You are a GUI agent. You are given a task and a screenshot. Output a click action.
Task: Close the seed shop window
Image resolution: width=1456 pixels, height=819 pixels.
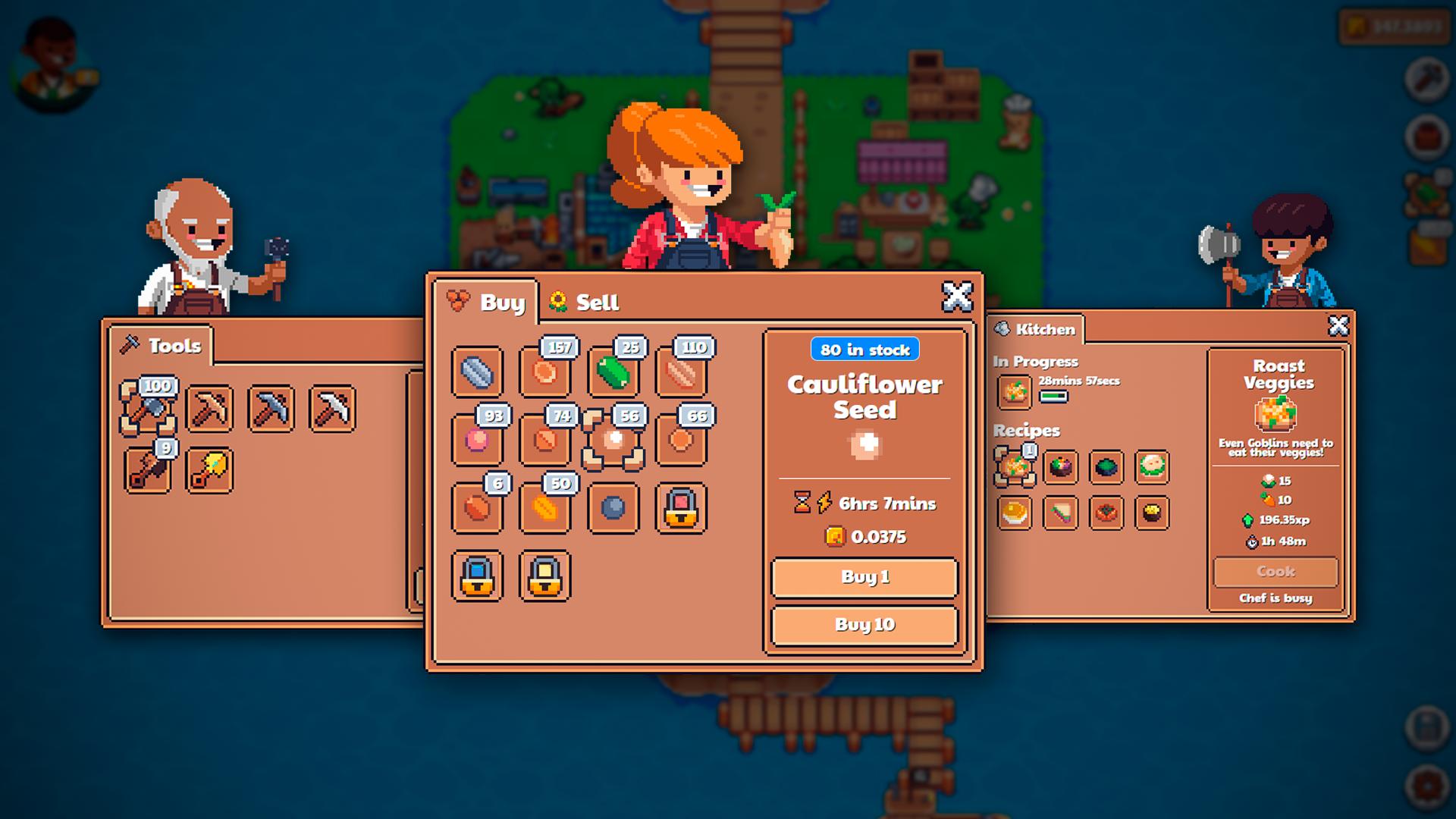click(956, 297)
